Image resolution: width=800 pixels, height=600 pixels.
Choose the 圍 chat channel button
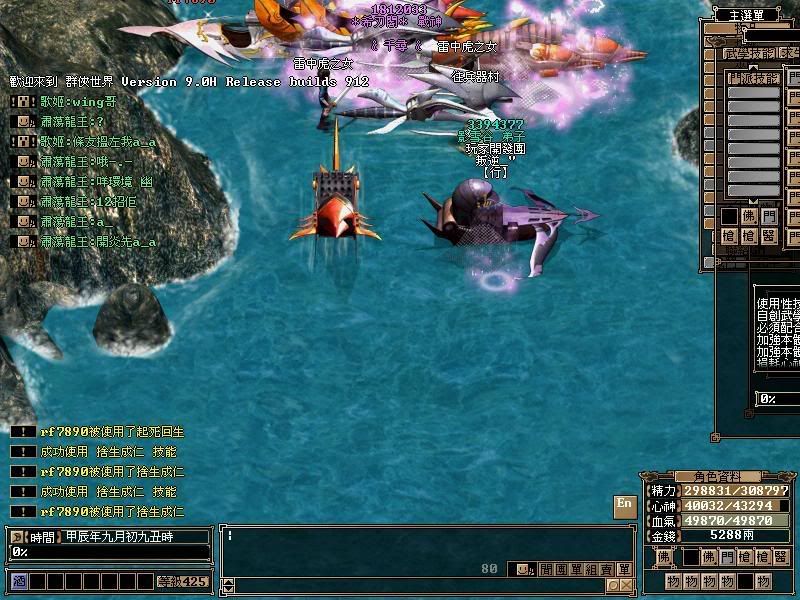tap(561, 569)
